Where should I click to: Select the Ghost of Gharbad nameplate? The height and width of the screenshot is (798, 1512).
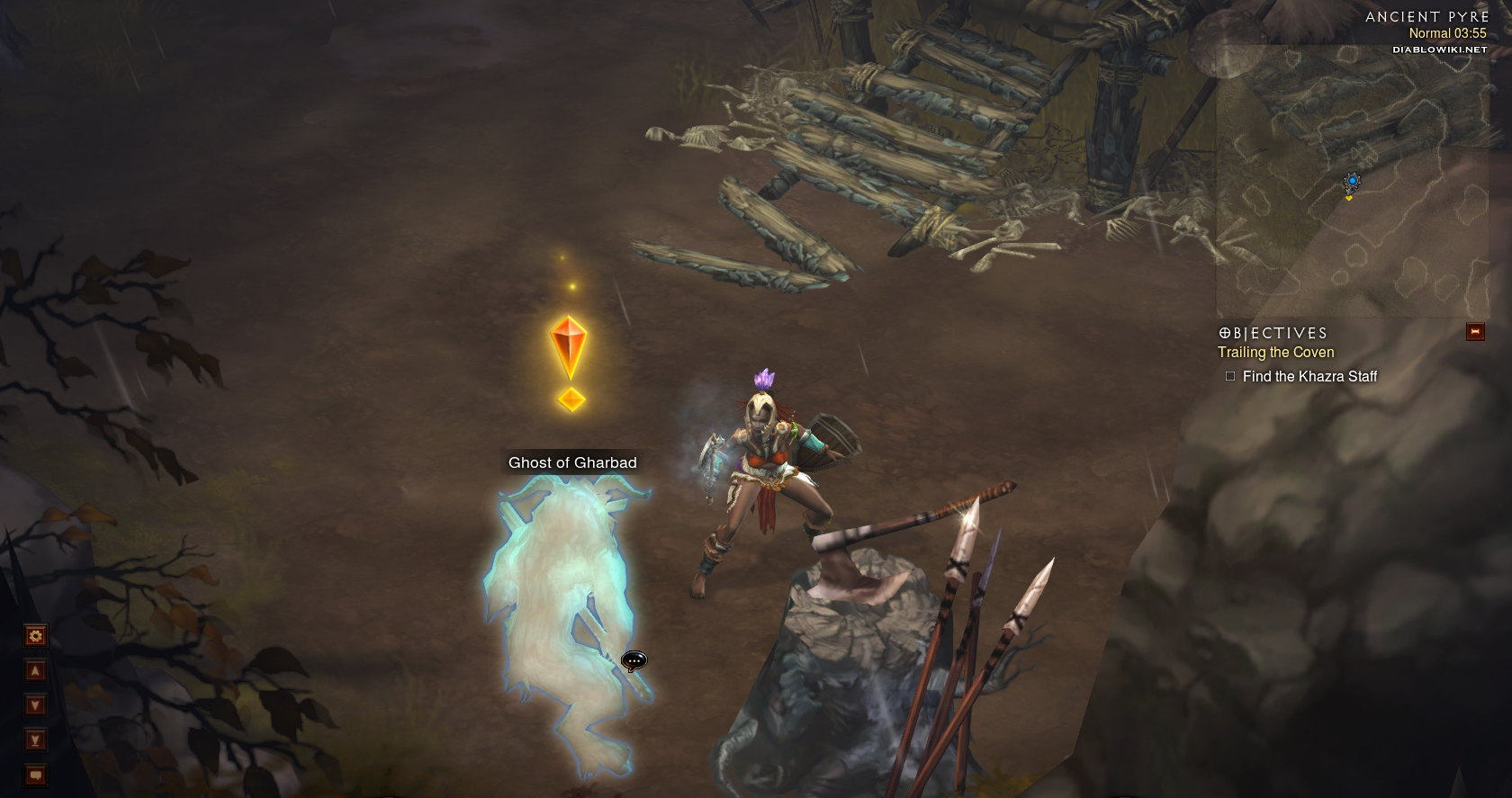[572, 462]
